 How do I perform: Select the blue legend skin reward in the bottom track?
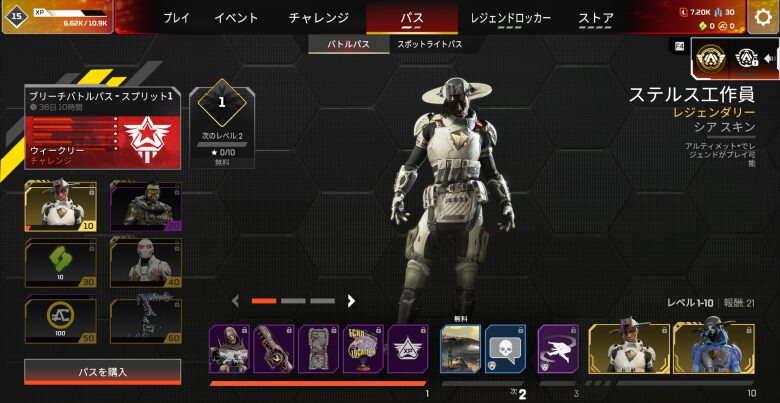[x=713, y=350]
